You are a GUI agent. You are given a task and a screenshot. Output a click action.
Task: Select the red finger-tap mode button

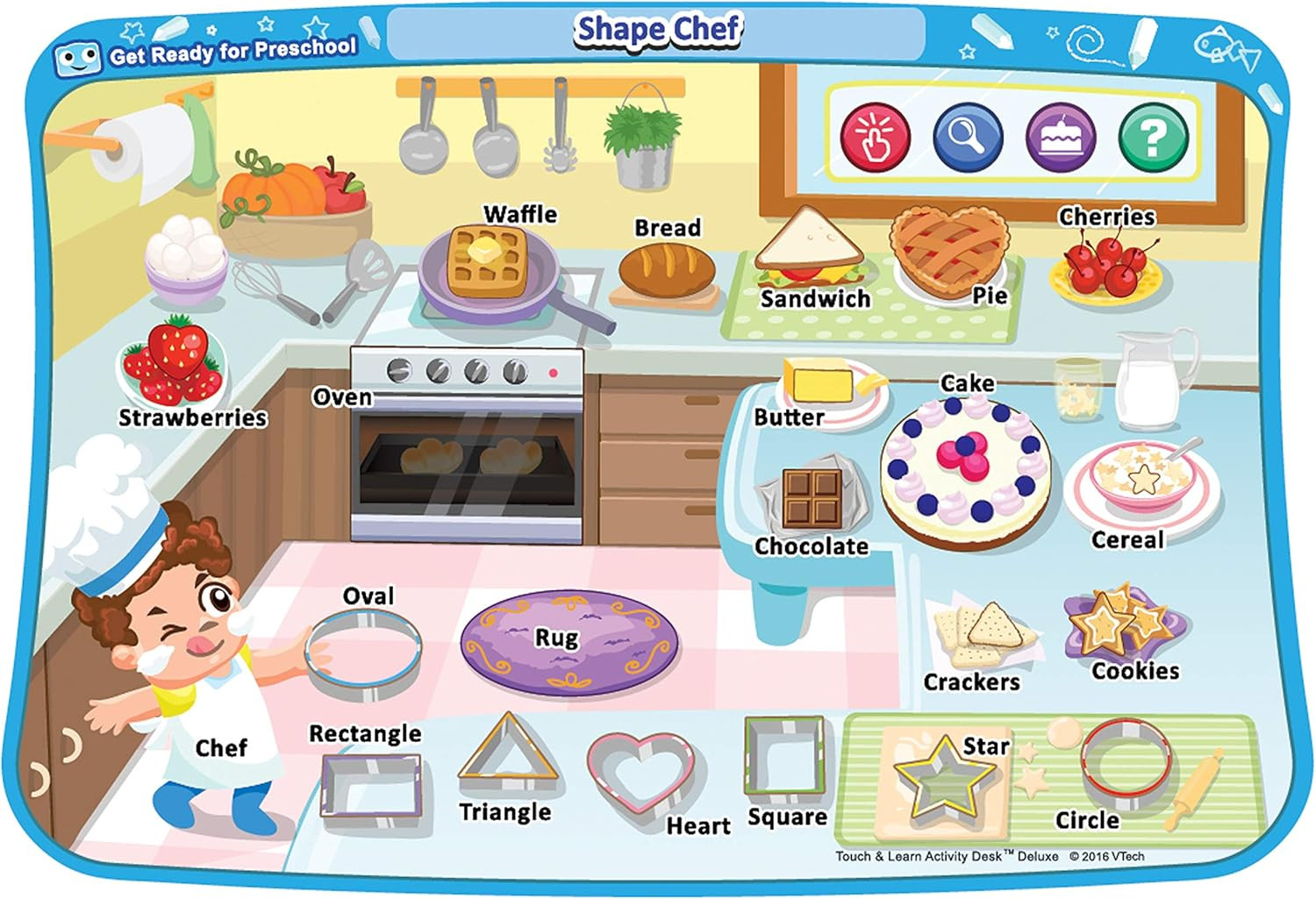pyautogui.click(x=875, y=137)
